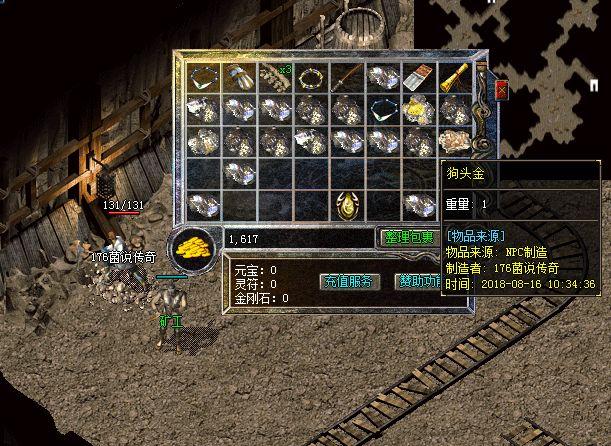Select the 狗头金 nugget item slot
Screen dimensions: 611x446
click(x=456, y=141)
